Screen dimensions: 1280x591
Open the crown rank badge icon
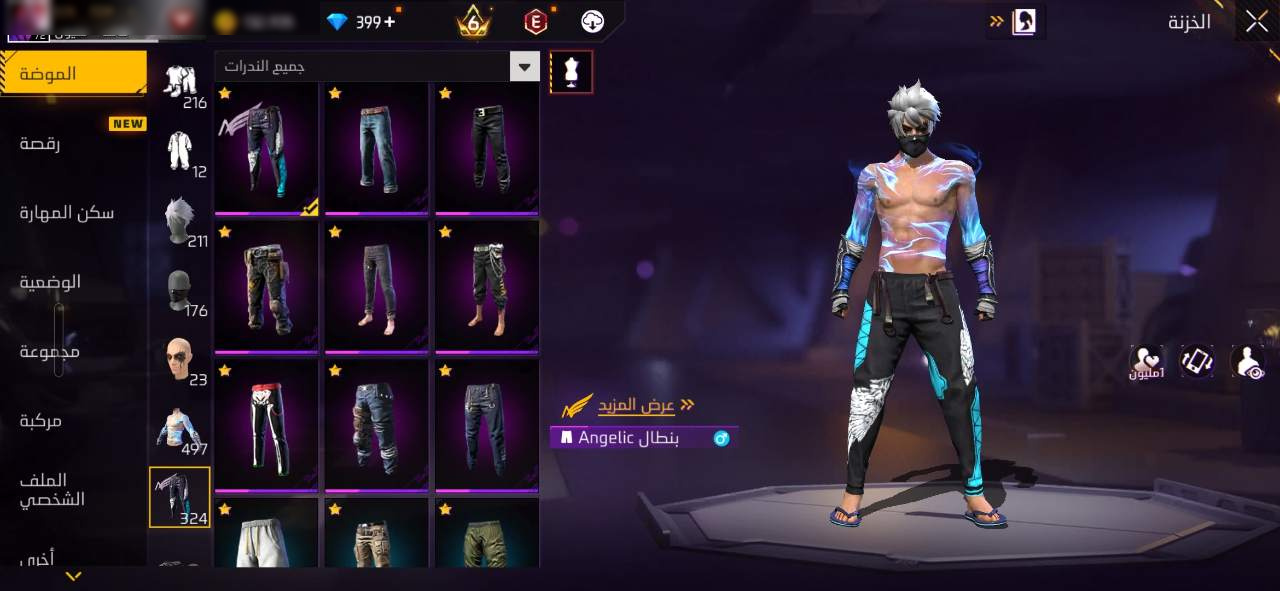pyautogui.click(x=473, y=21)
